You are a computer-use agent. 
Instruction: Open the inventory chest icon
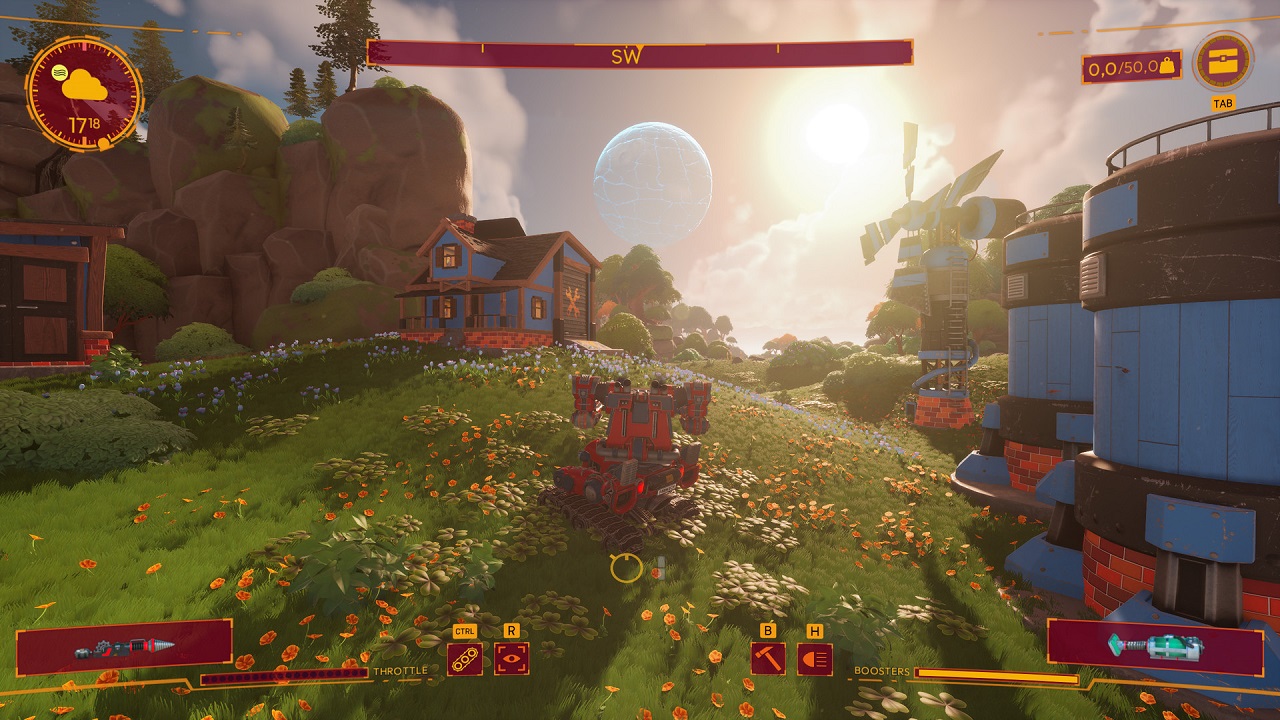1223,62
